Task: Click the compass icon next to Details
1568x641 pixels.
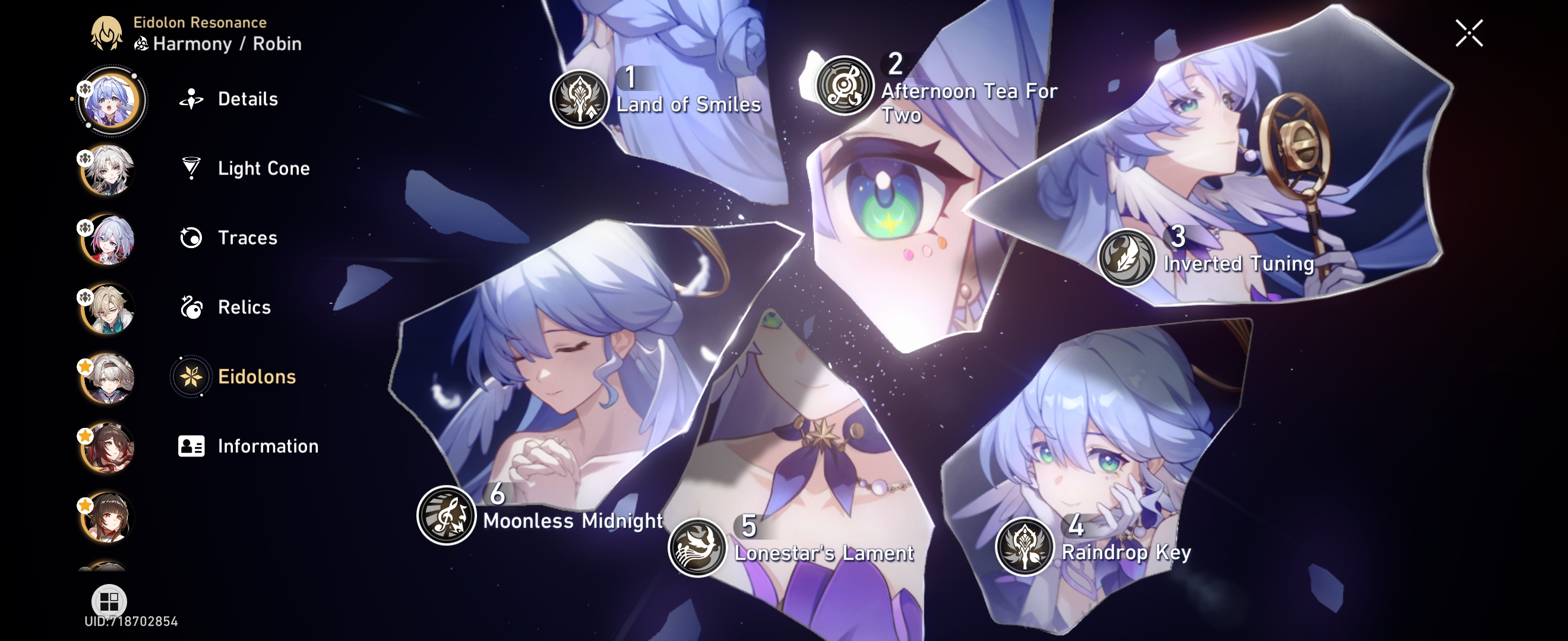Action: (191, 99)
